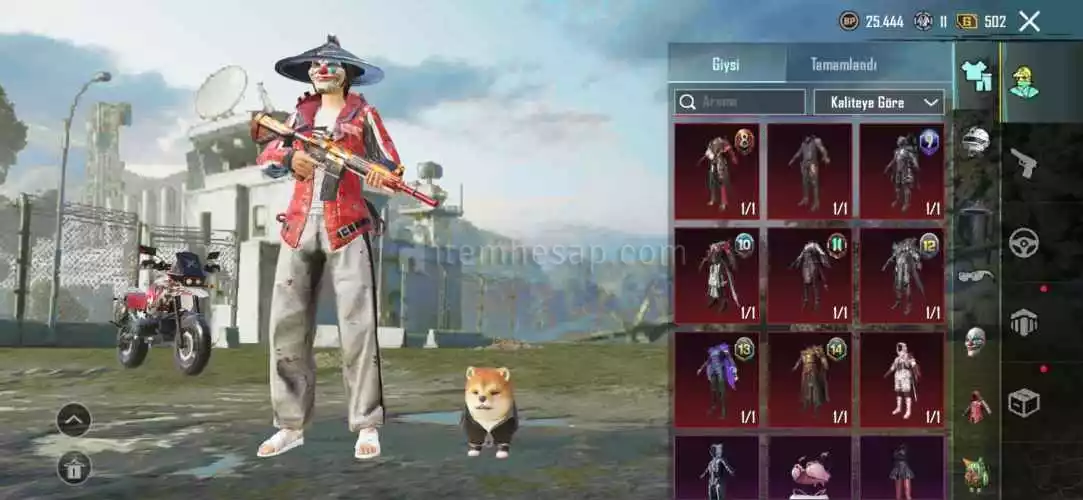Select the clown mask category
1083x500 pixels.
click(976, 341)
